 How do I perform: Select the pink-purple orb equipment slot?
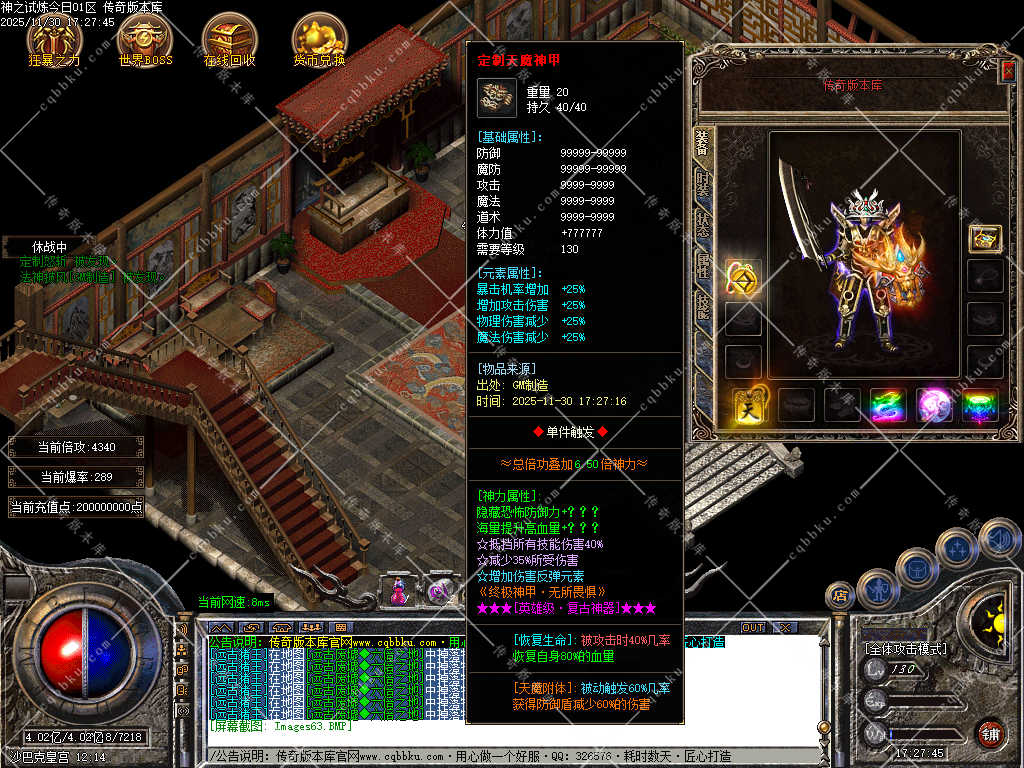point(935,404)
